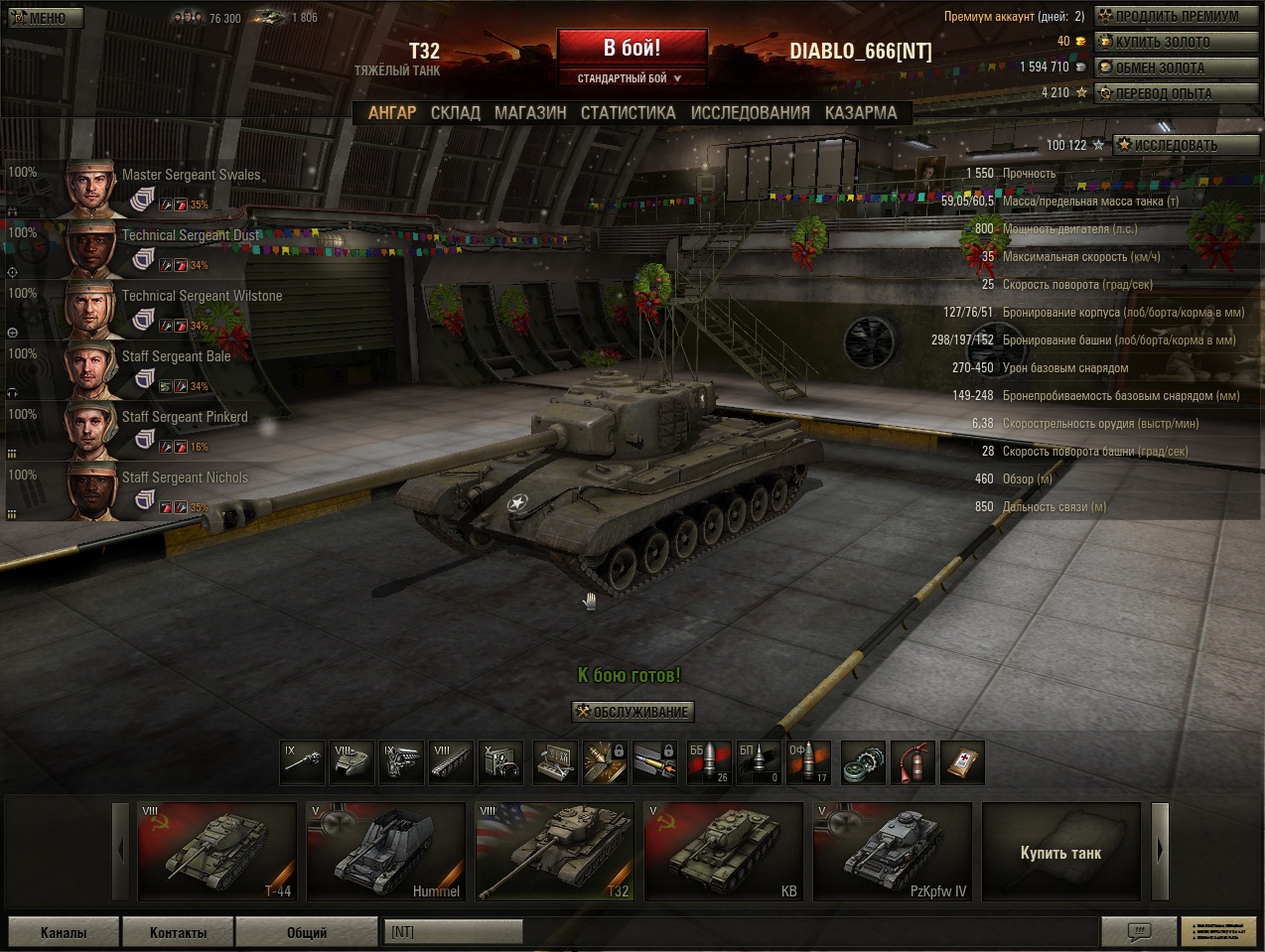This screenshot has height=952, width=1265.
Task: Open the Обслуживание service button
Action: pyautogui.click(x=632, y=712)
